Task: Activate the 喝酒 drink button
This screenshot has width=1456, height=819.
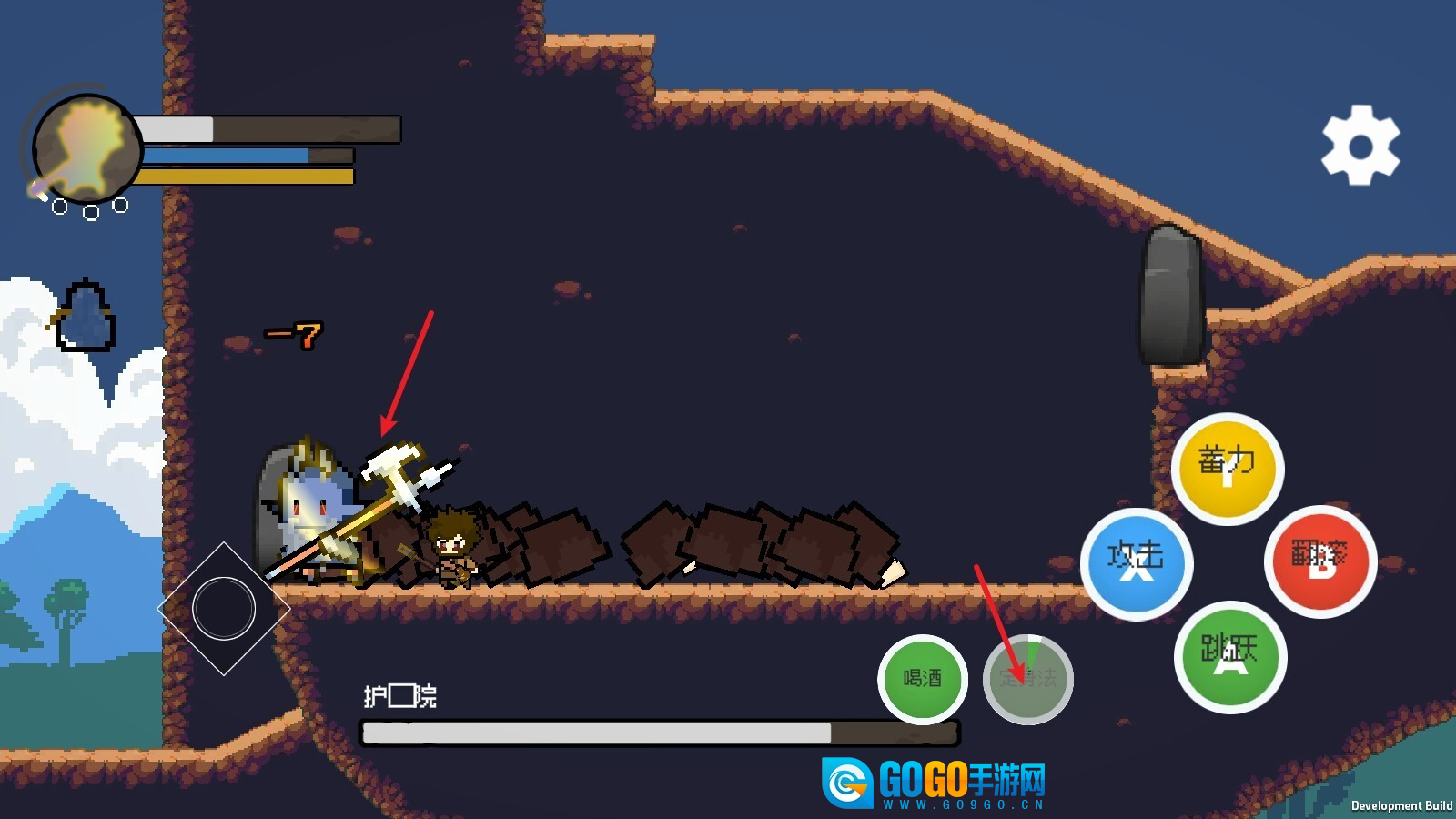Action: 923,679
